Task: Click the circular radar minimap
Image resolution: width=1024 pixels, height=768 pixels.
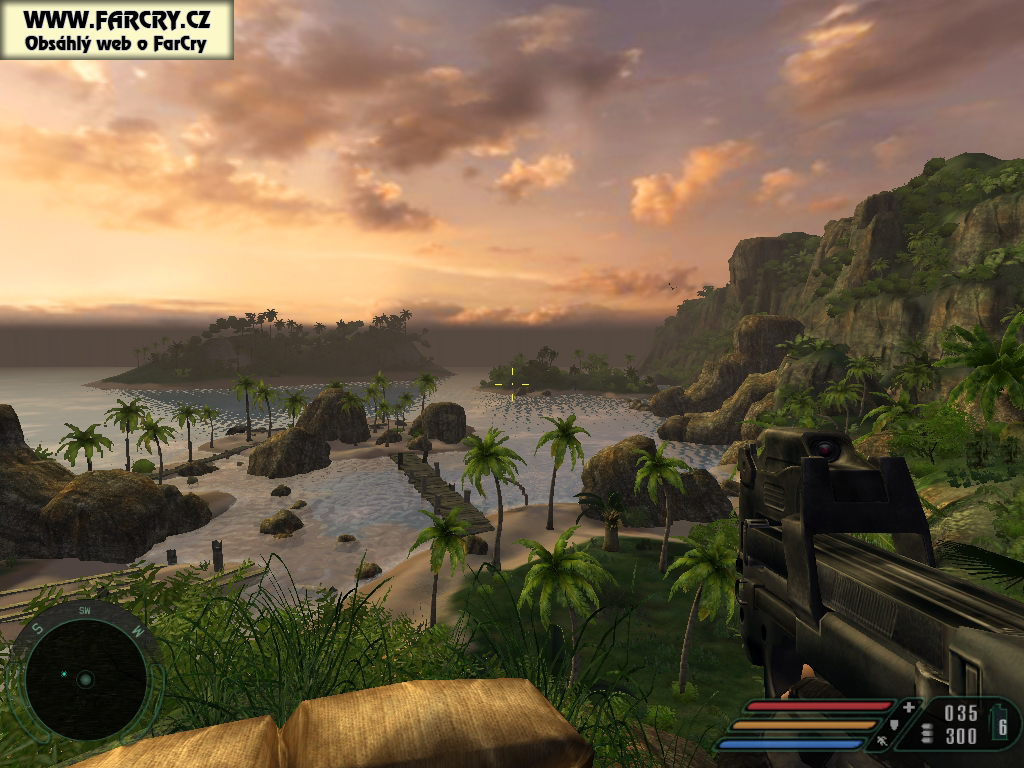Action: tap(85, 678)
